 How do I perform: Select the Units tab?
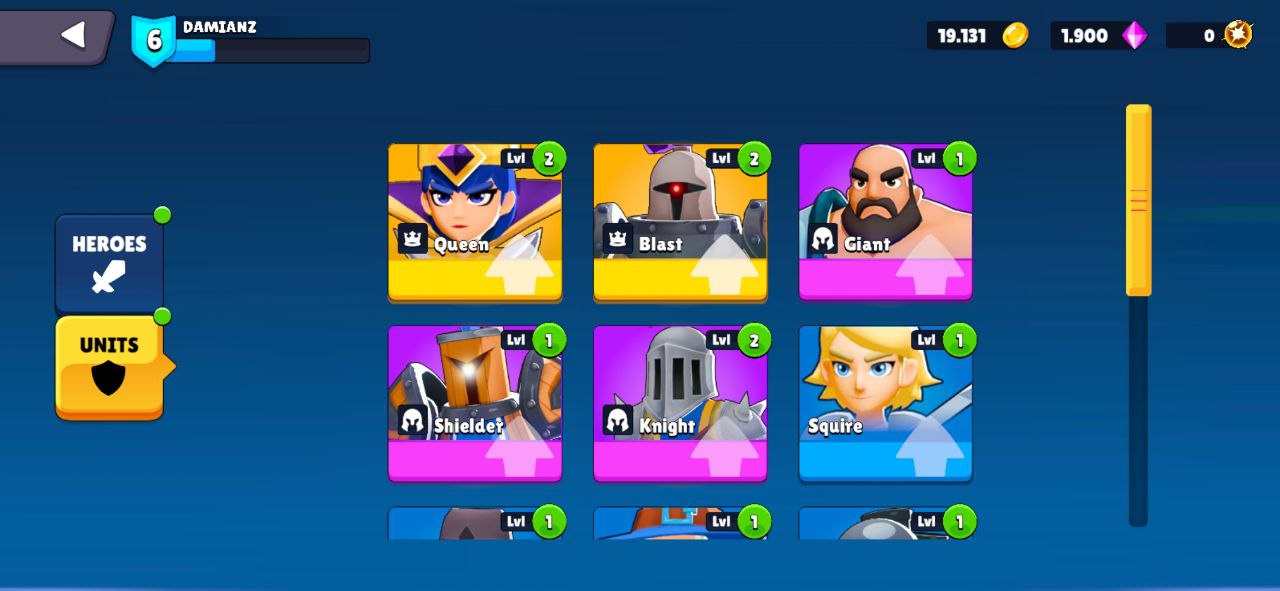(109, 366)
